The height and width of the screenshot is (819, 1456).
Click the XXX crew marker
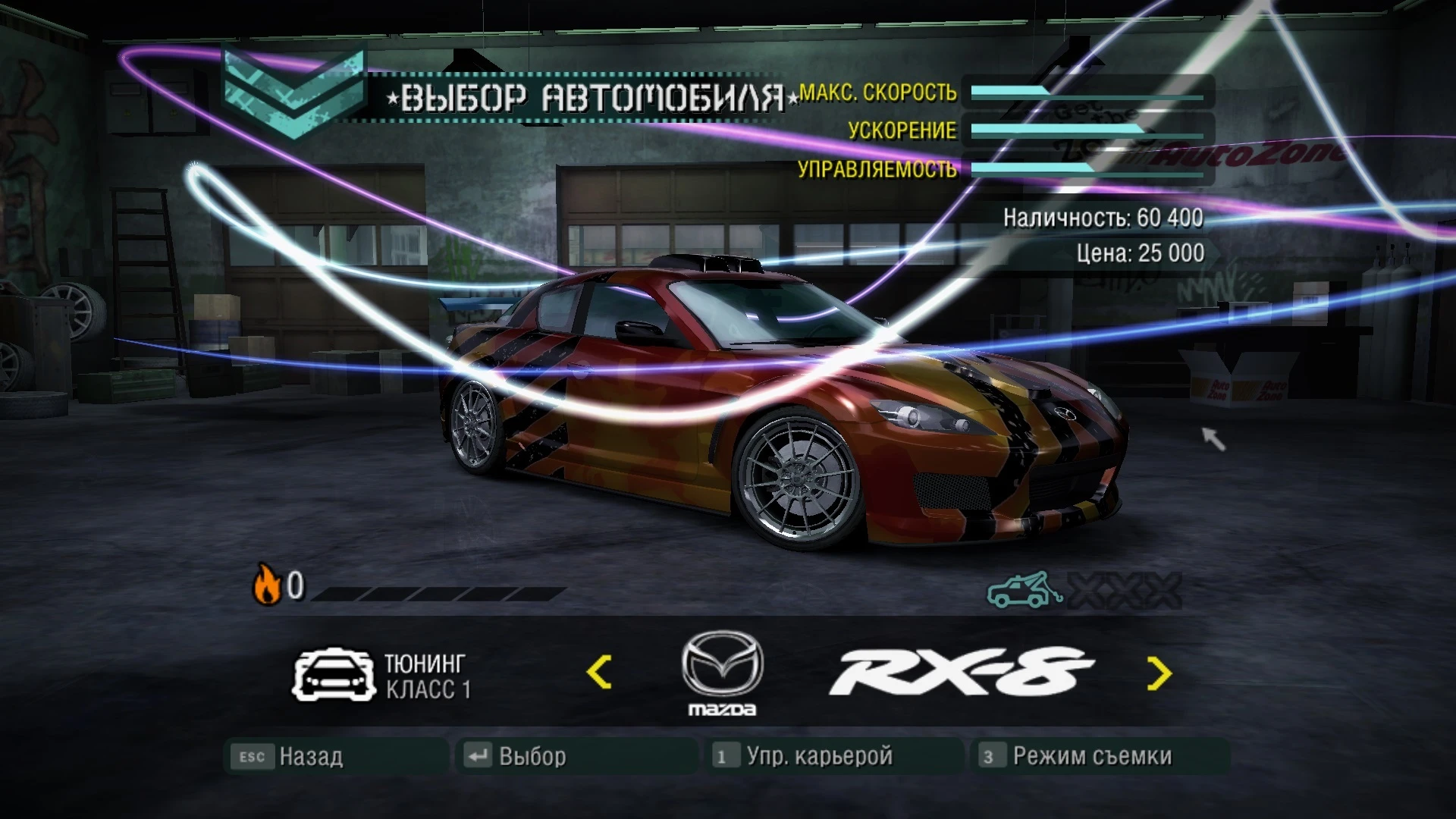tap(1121, 590)
